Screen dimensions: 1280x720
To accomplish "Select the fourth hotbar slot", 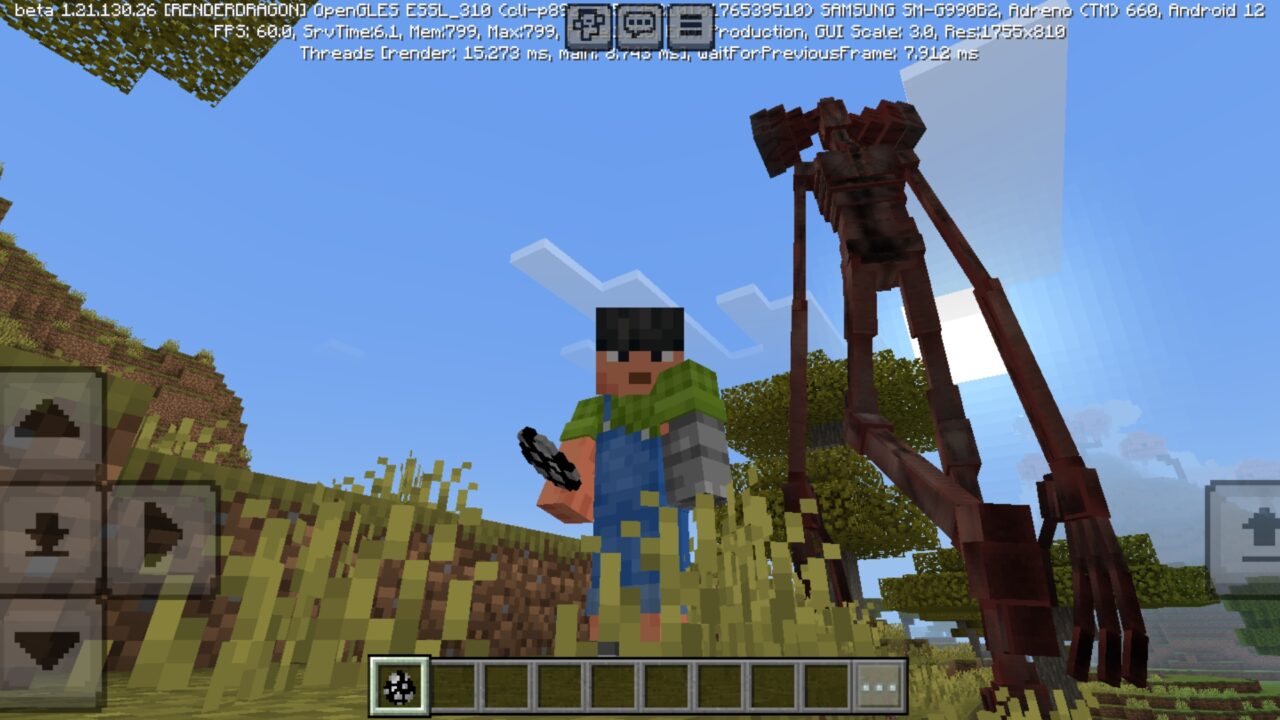I will 557,683.
